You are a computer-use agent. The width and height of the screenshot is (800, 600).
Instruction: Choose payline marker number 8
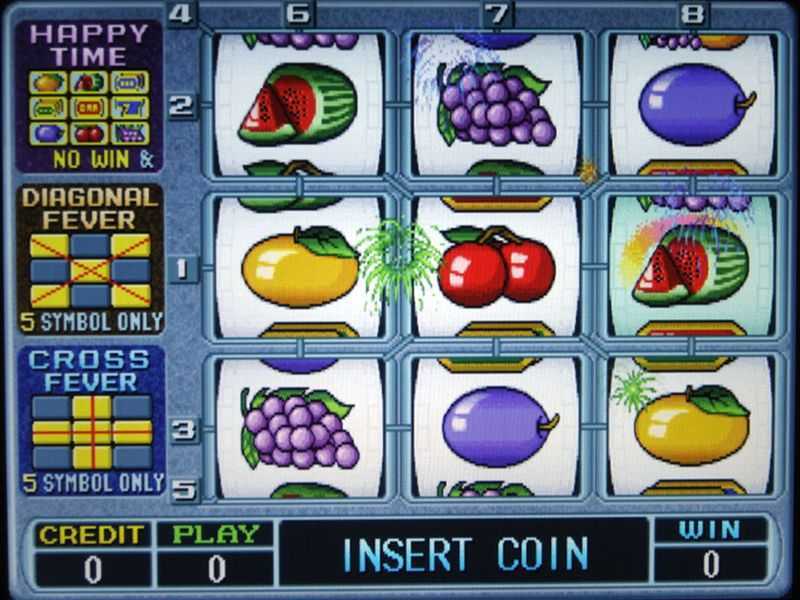click(x=693, y=14)
